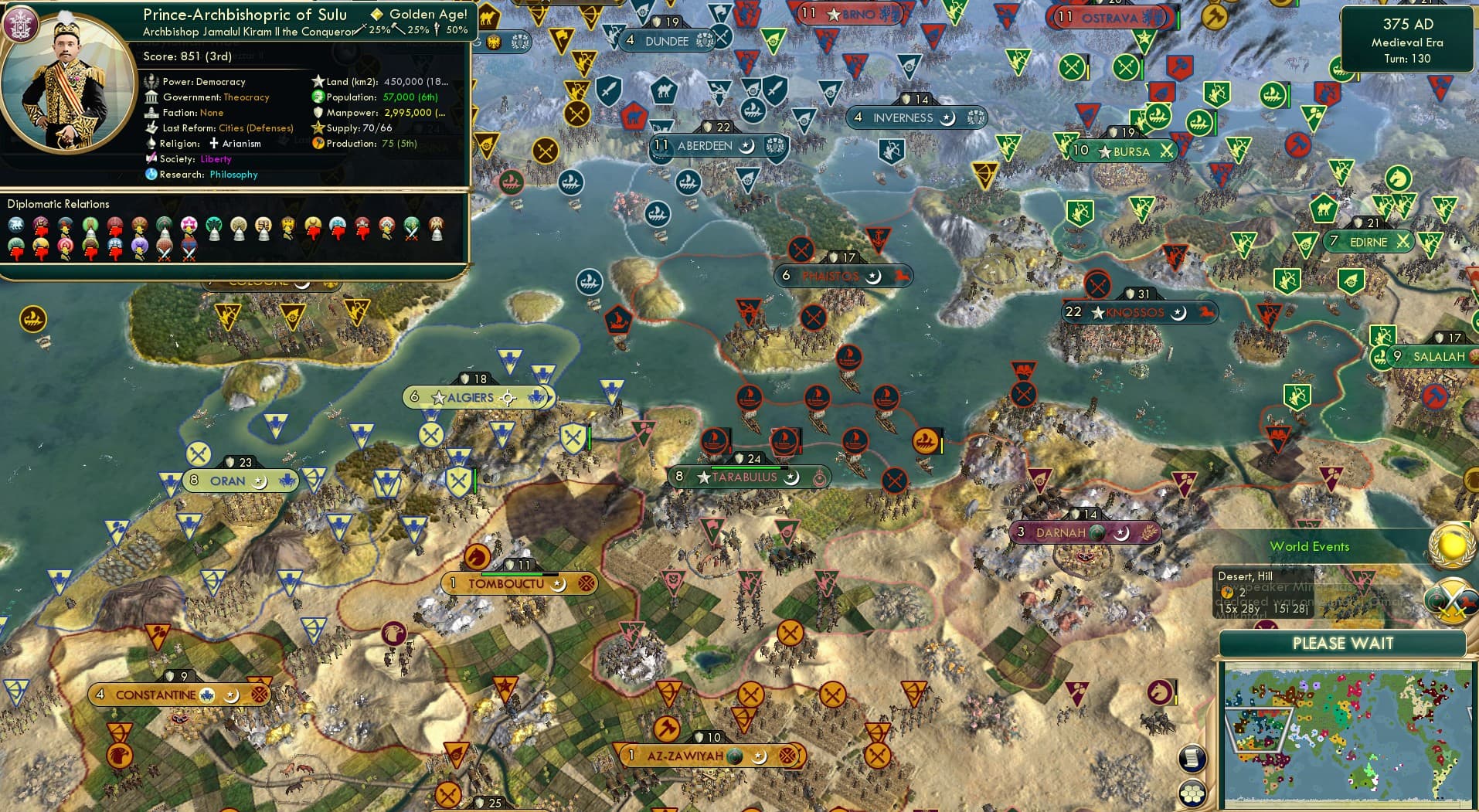The width and height of the screenshot is (1479, 812).
Task: Open Research: Philosophy
Action: [x=233, y=175]
